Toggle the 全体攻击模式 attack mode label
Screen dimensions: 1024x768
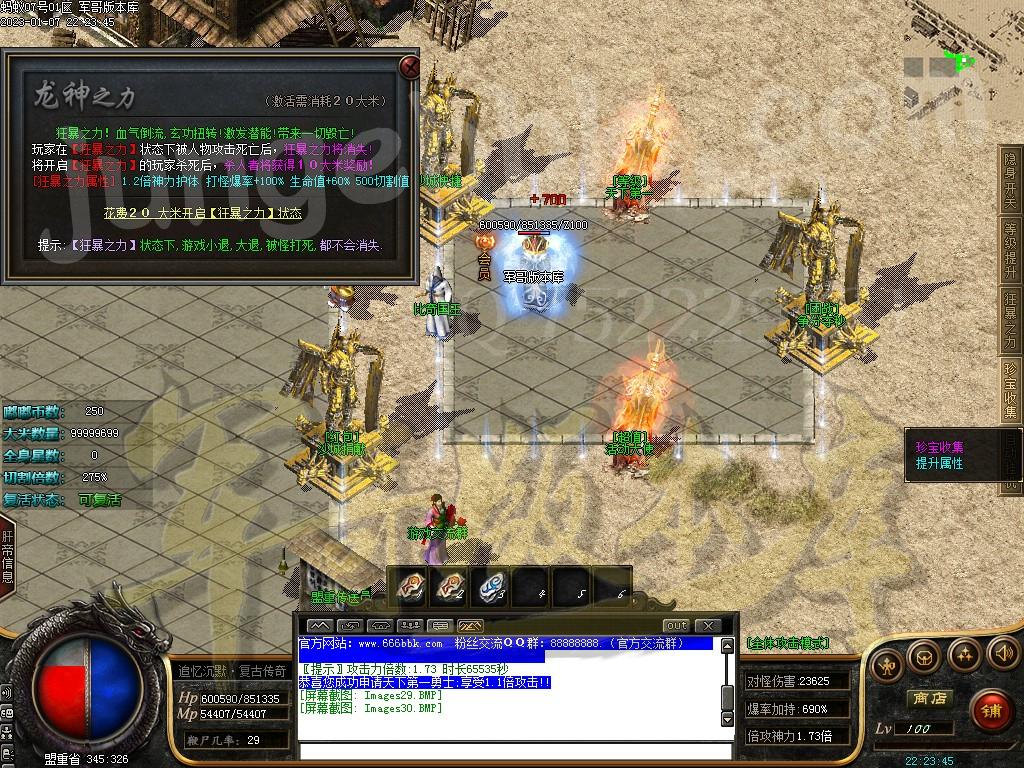coord(787,643)
